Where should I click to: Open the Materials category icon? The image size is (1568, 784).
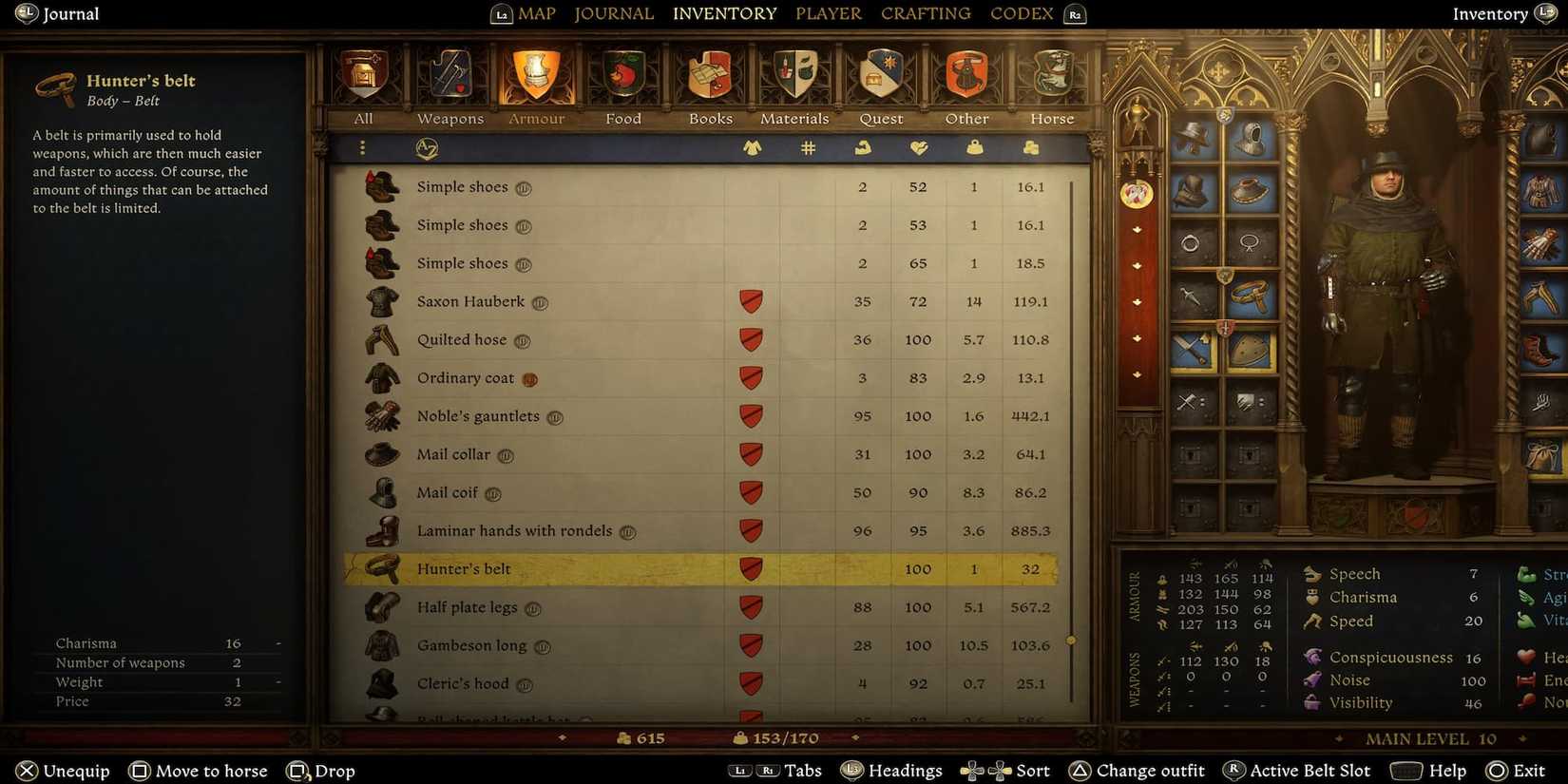794,76
